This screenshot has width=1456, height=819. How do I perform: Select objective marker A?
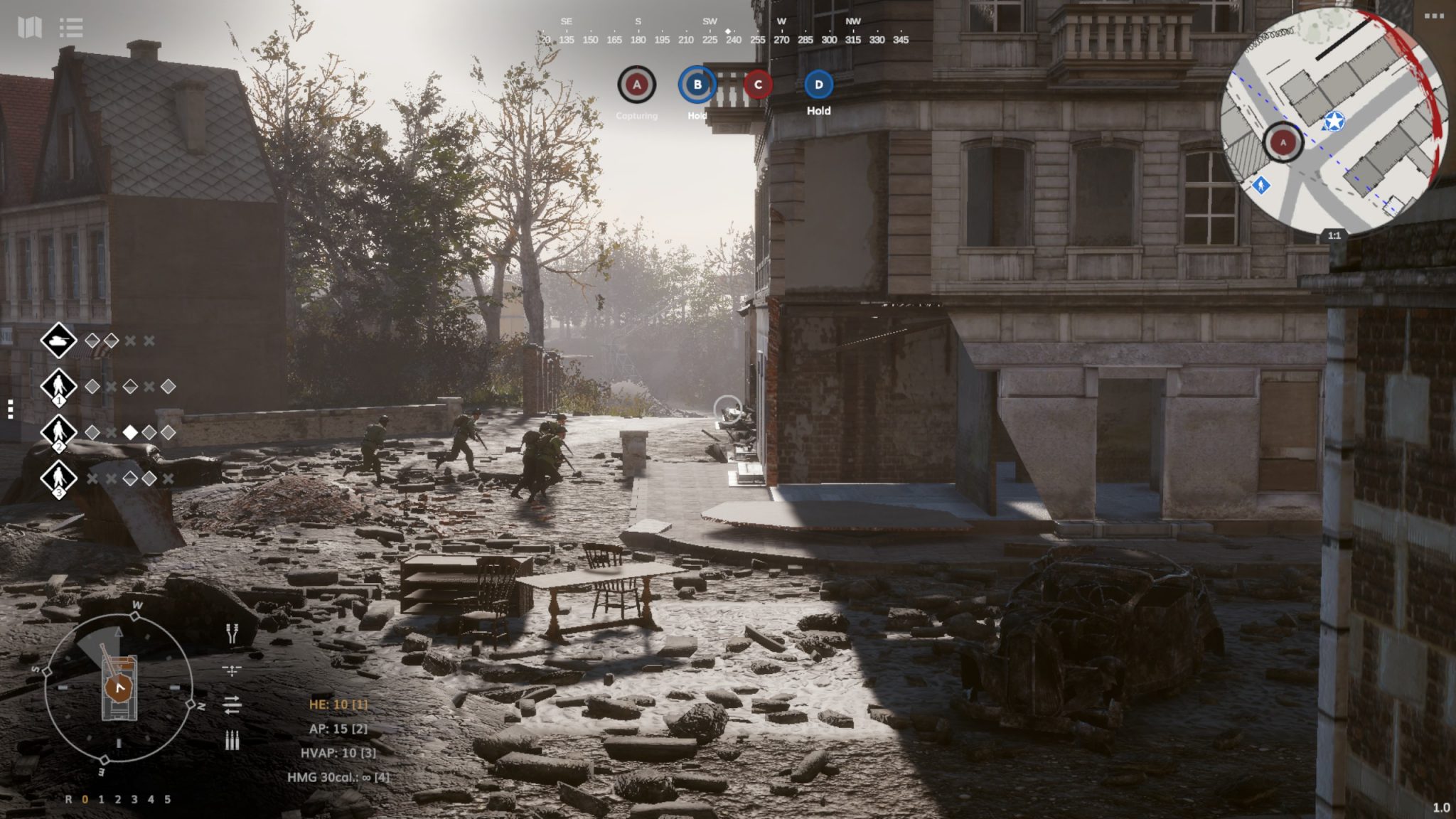click(x=636, y=85)
